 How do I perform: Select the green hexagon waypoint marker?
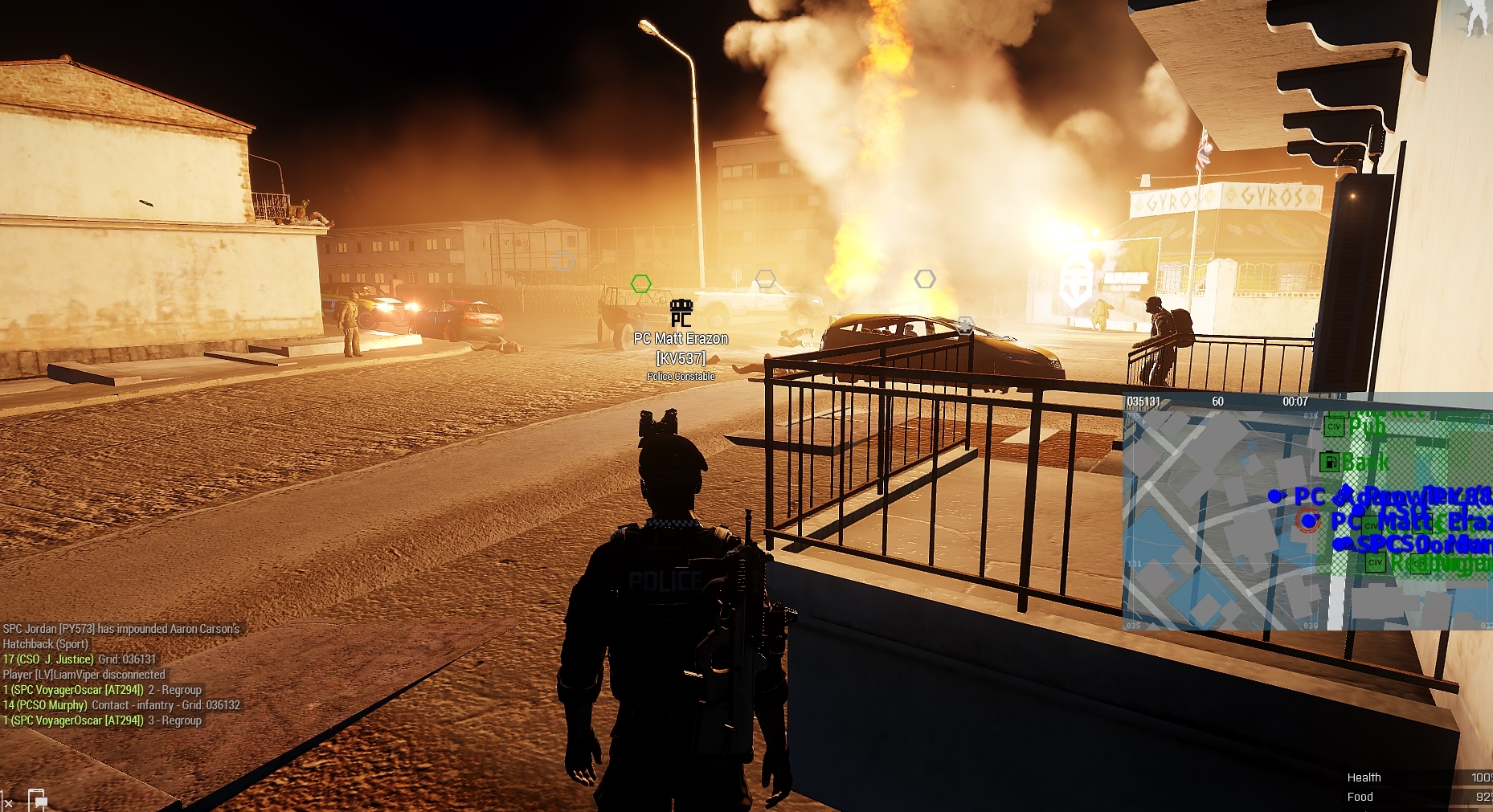640,284
